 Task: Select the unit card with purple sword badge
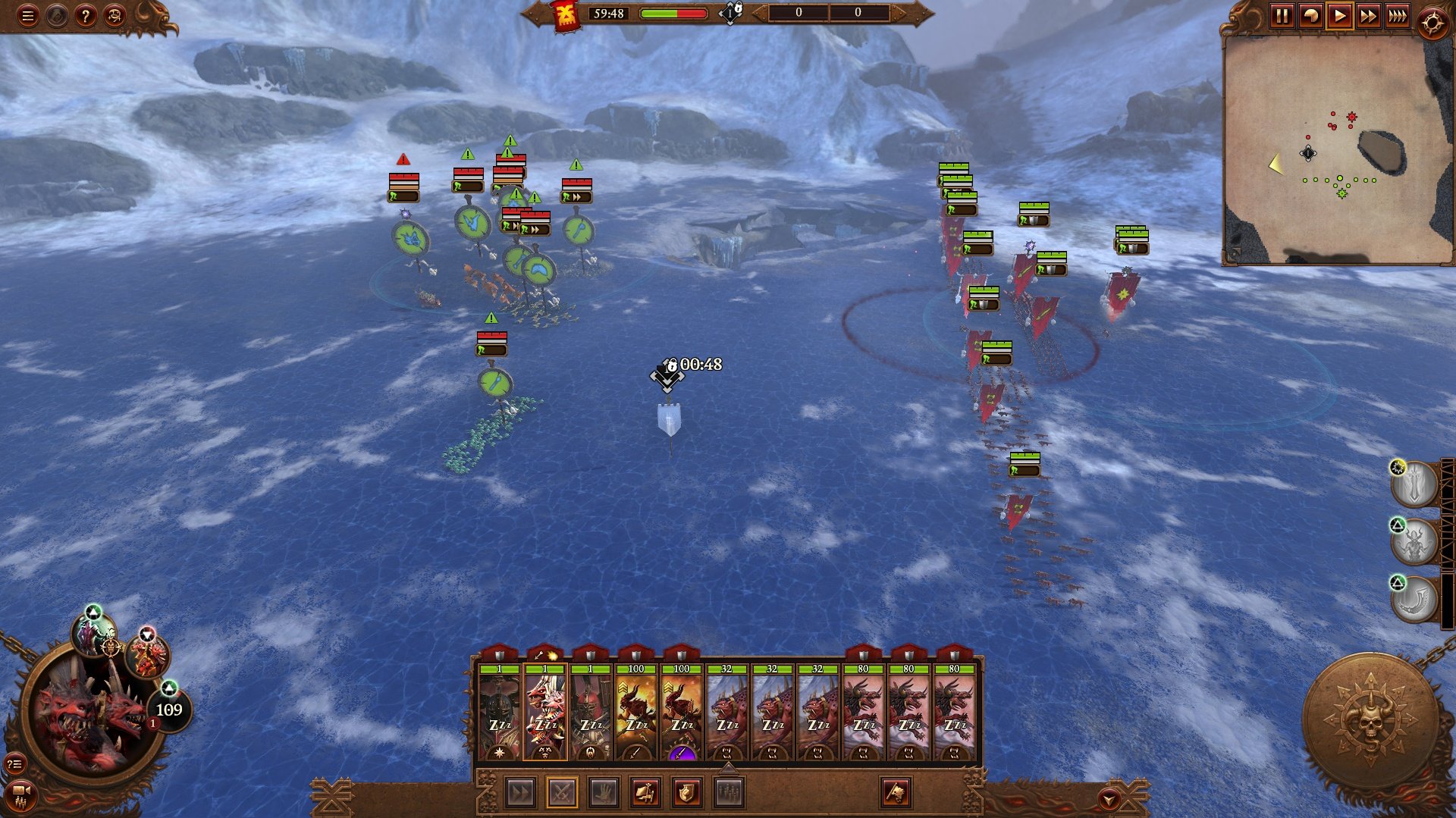(681, 713)
